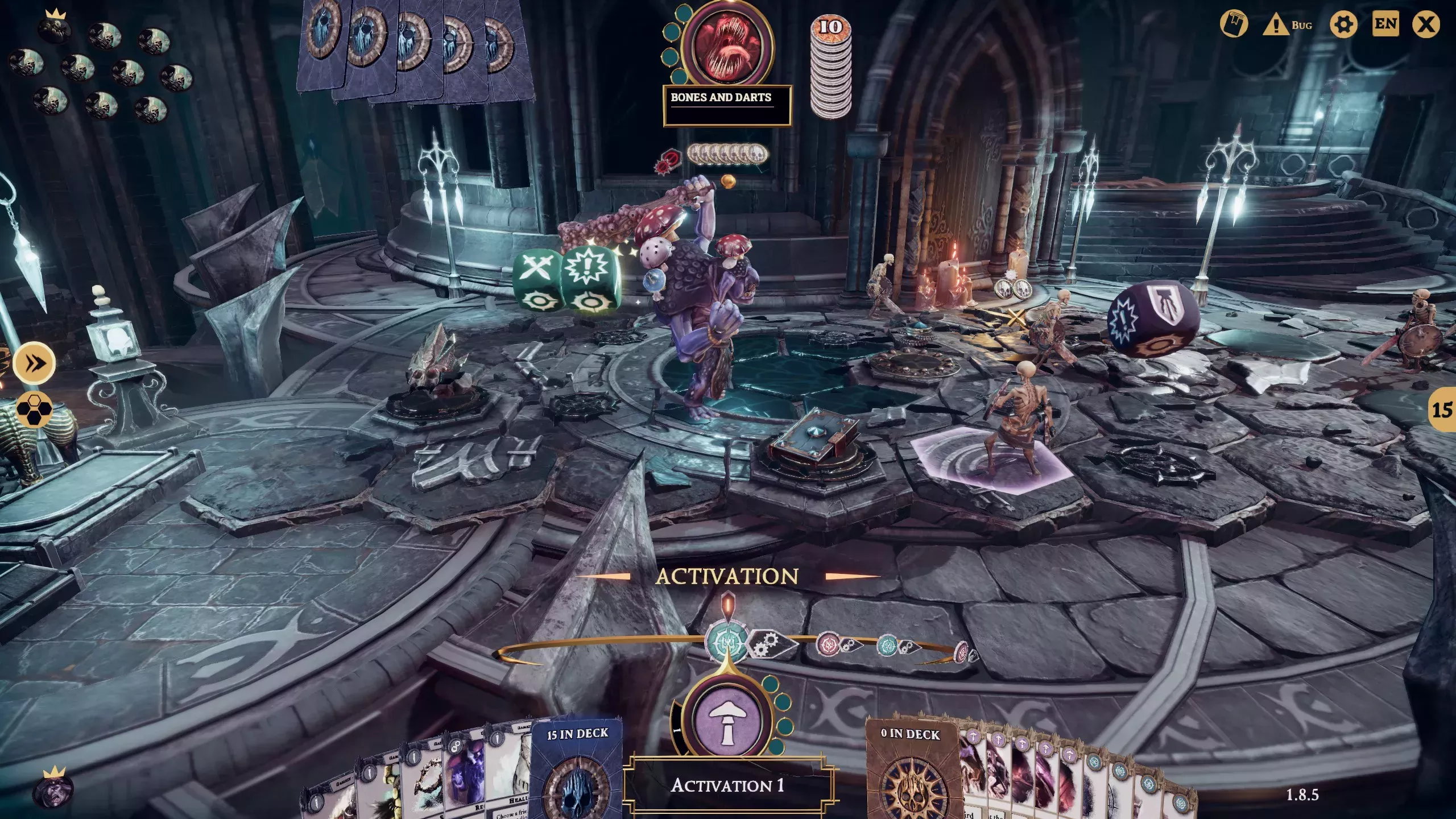Select the 0 in deck objective deck
Viewport: 1456px width, 819px height.
pos(912,773)
